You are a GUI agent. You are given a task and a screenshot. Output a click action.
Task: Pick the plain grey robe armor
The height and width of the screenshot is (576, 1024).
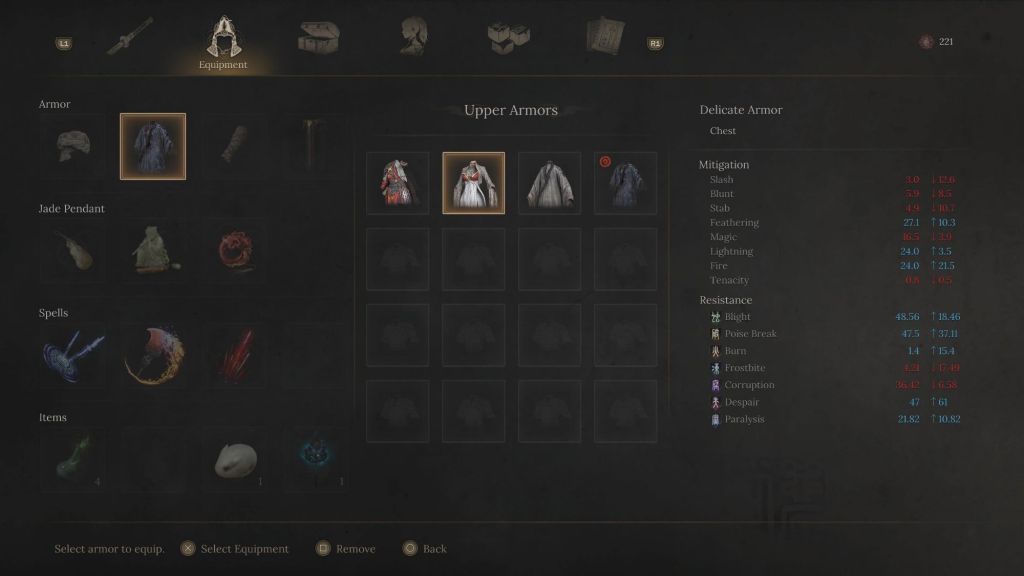550,183
